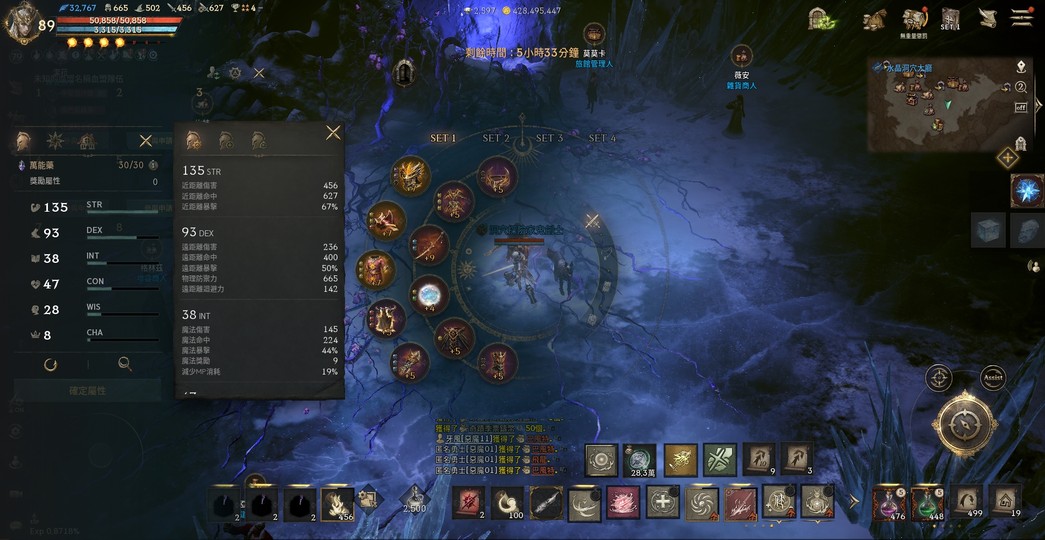Use the red health potion slot
Viewport: 1045px width, 540px height.
coord(889,501)
